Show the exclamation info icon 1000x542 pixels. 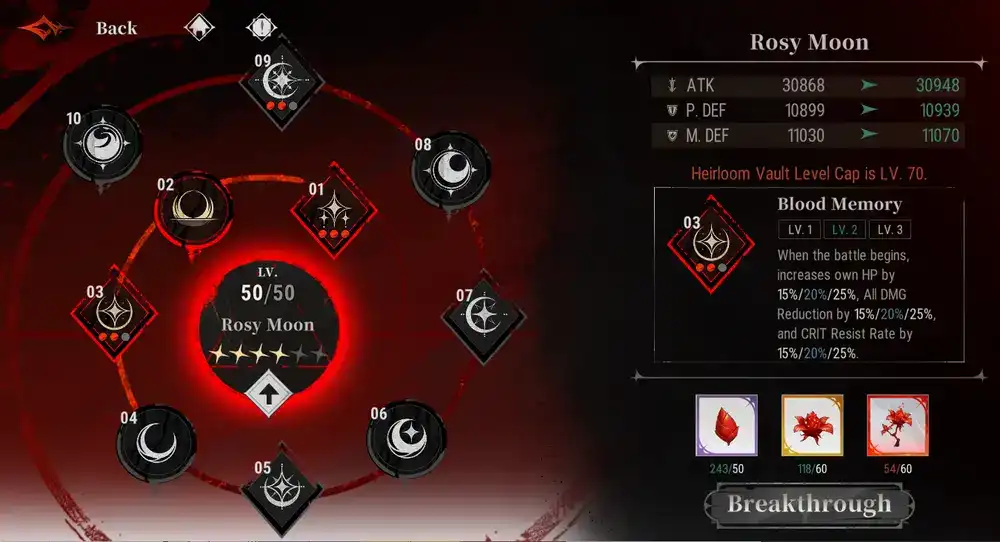tap(260, 28)
